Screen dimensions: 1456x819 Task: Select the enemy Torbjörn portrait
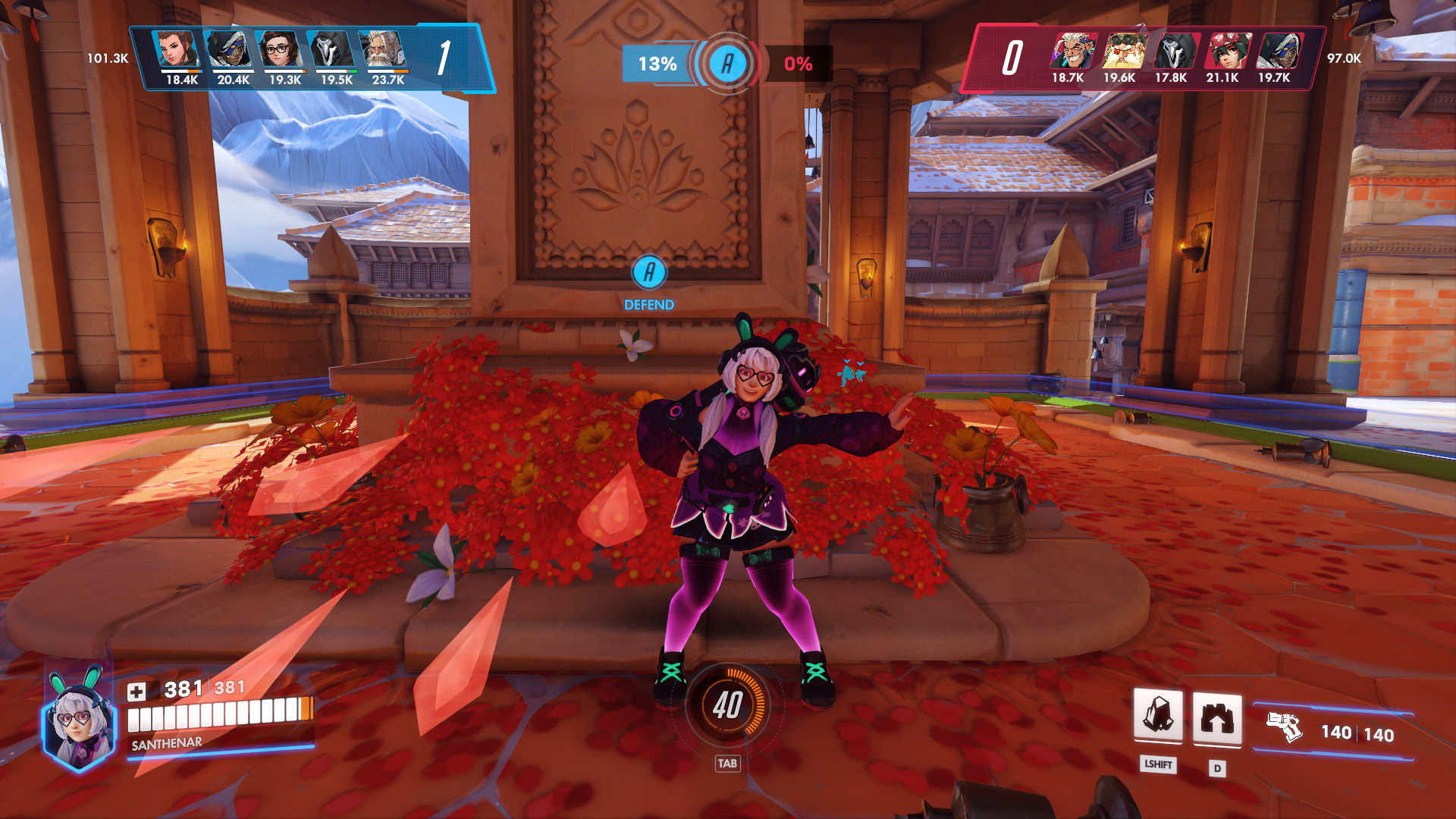click(1122, 51)
